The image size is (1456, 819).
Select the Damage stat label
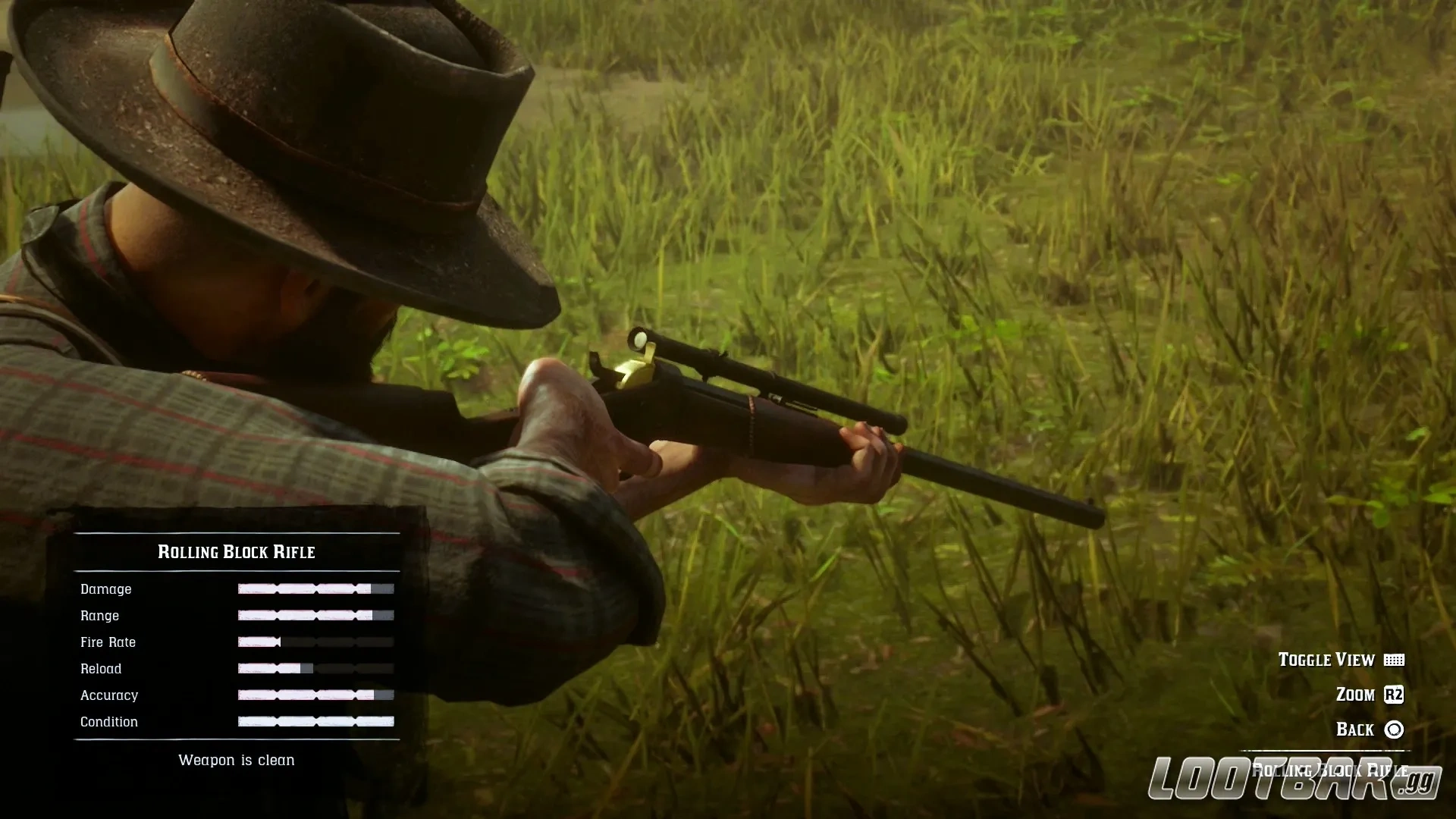[x=106, y=588]
